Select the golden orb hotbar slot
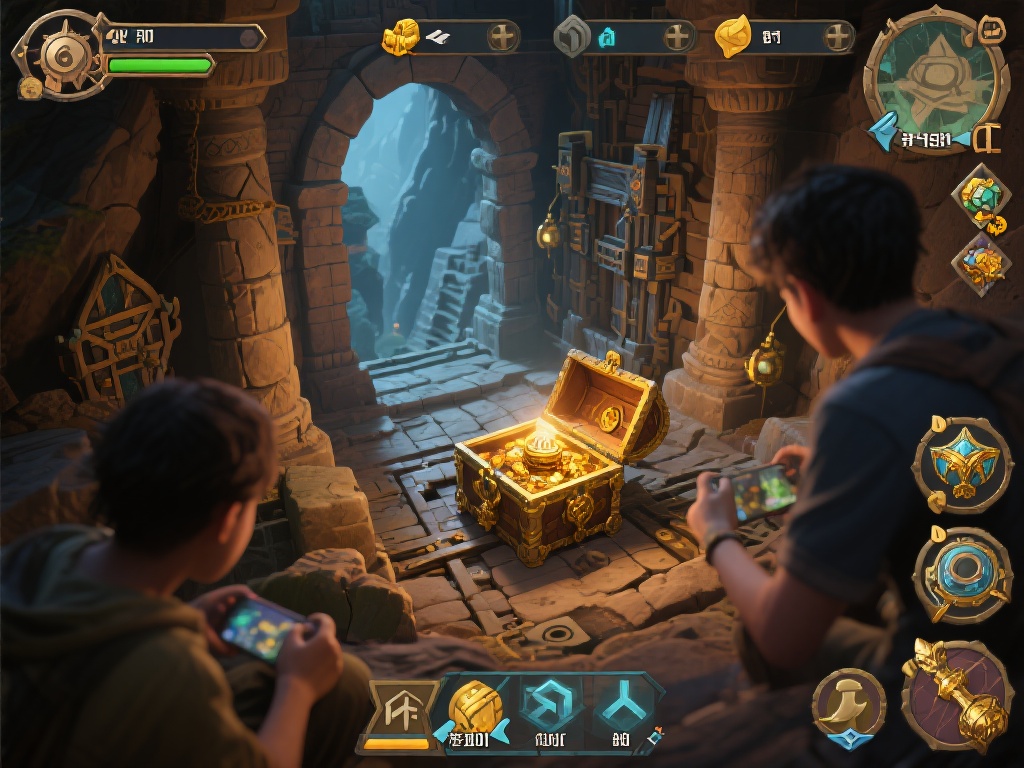 pyautogui.click(x=474, y=710)
